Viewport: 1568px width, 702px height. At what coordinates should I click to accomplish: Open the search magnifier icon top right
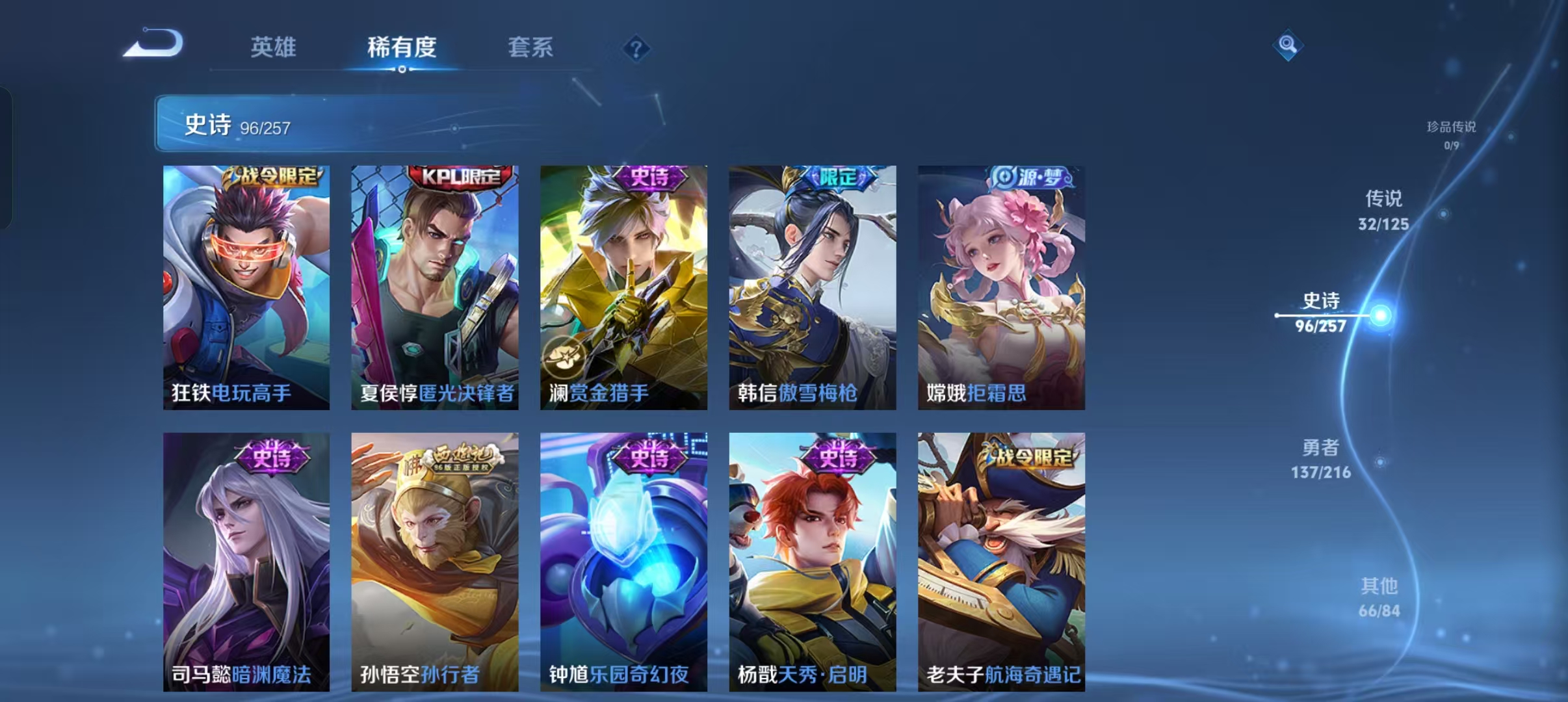click(x=1288, y=45)
